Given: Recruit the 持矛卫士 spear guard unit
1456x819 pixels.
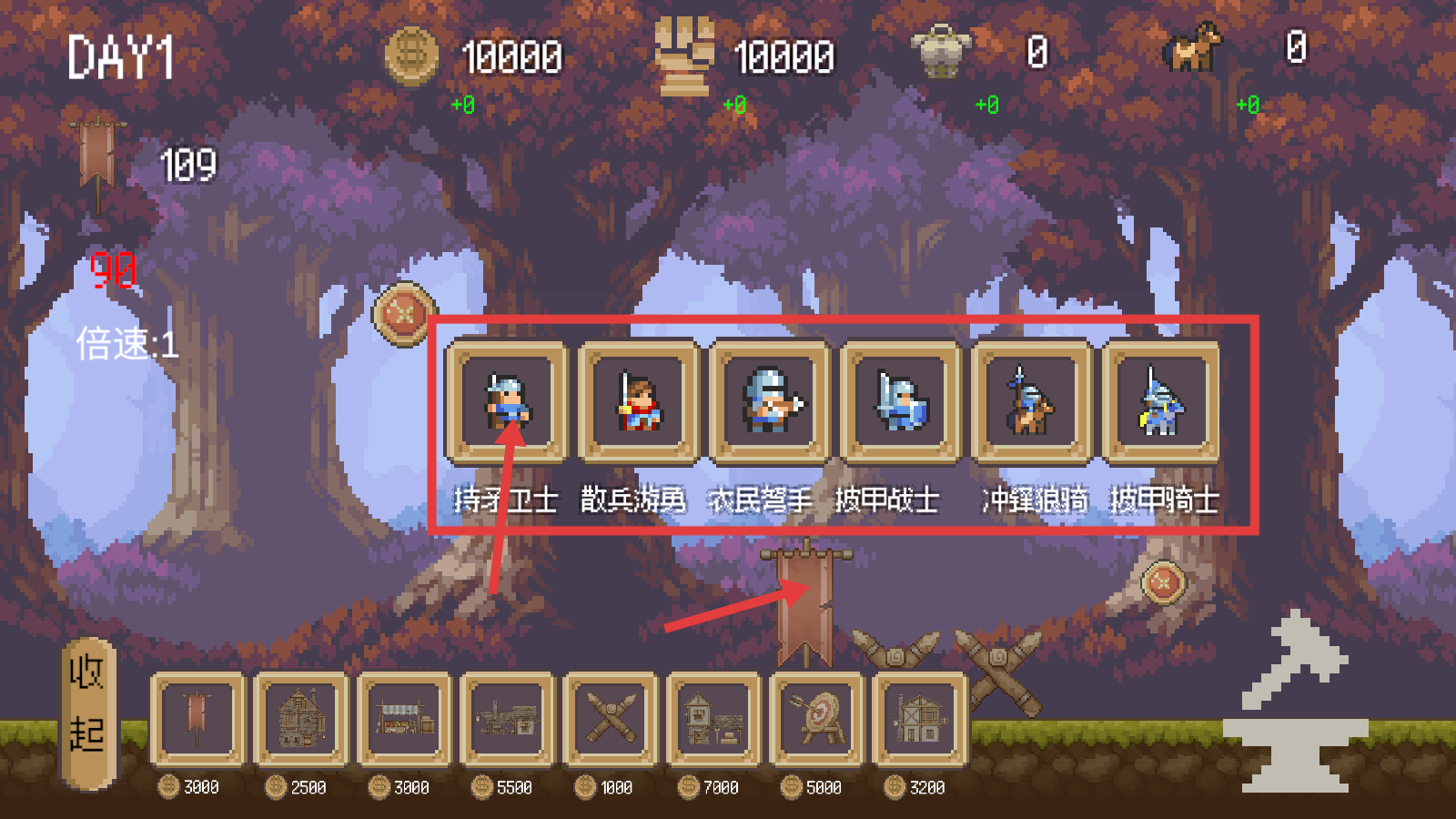Looking at the screenshot, I should pyautogui.click(x=506, y=401).
